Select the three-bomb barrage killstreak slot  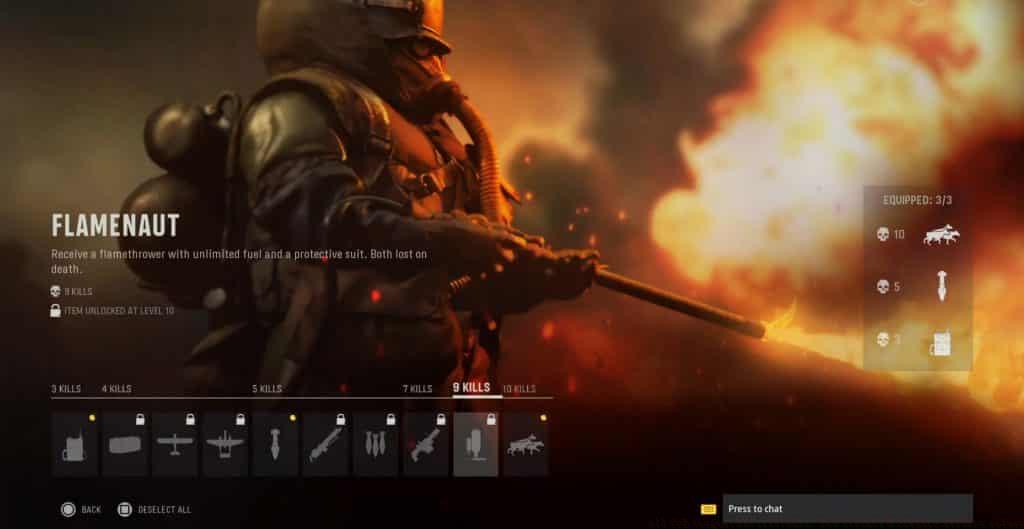(376, 444)
